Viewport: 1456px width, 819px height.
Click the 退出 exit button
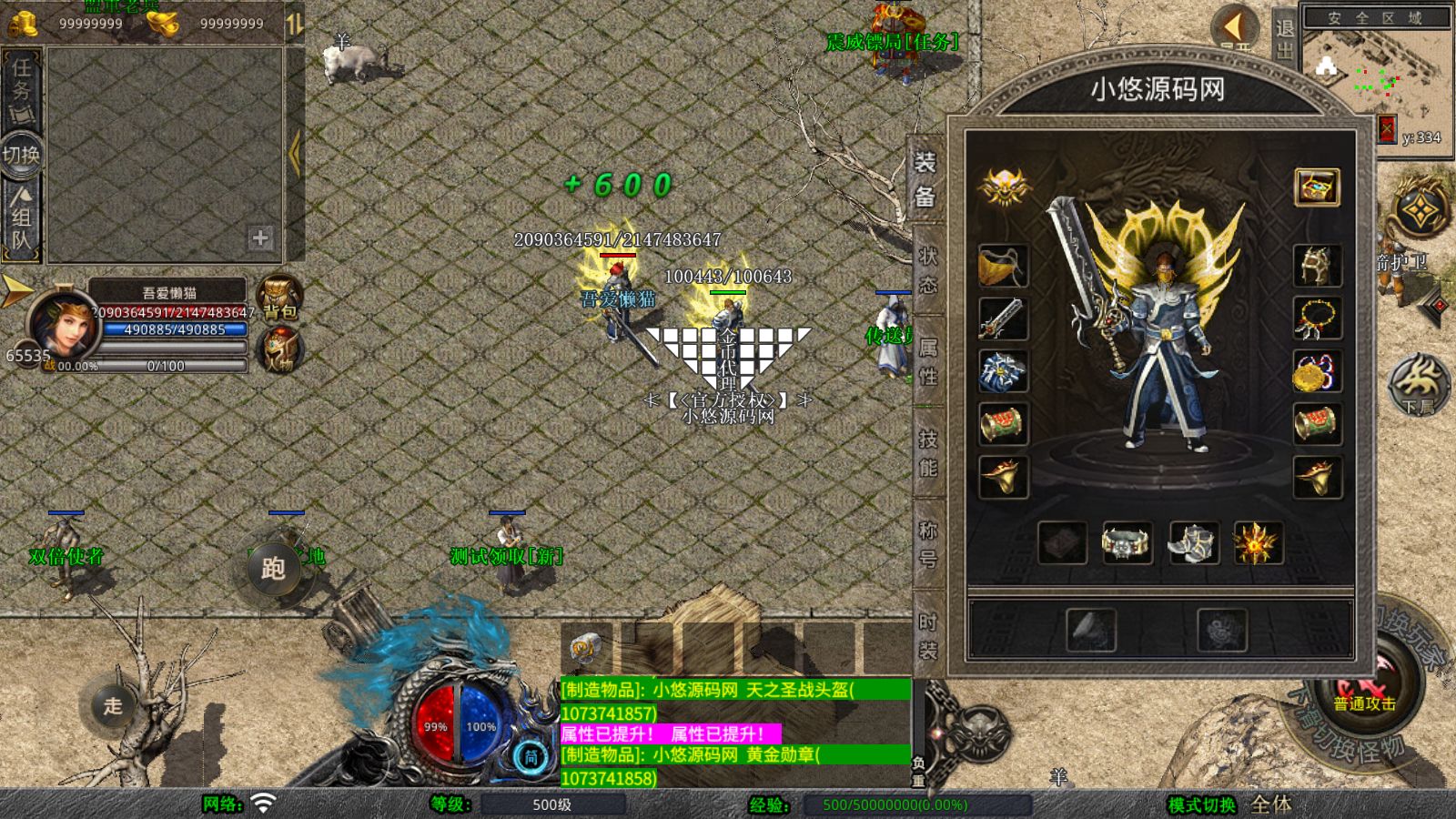point(1284,38)
